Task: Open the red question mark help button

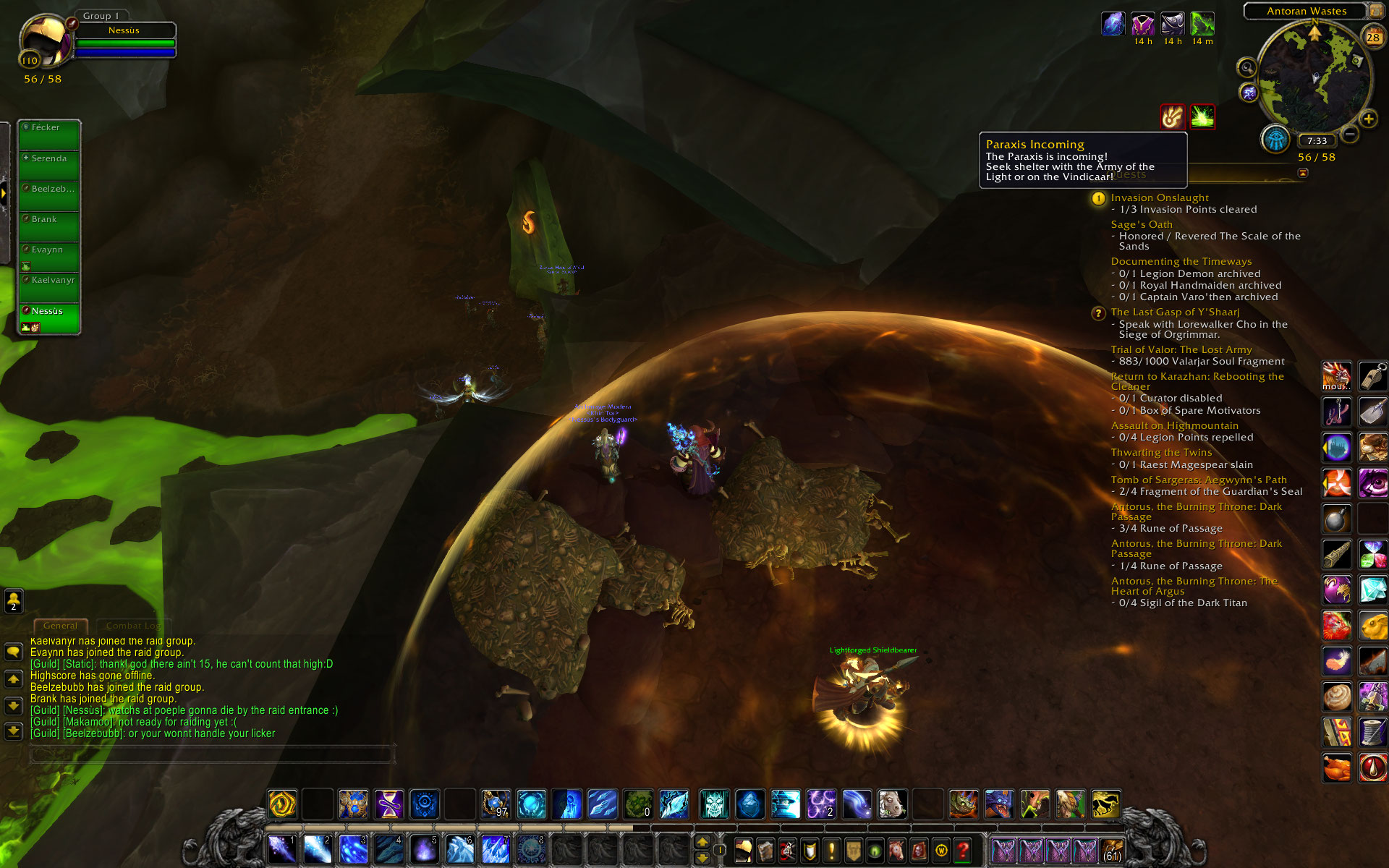Action: pos(962,851)
